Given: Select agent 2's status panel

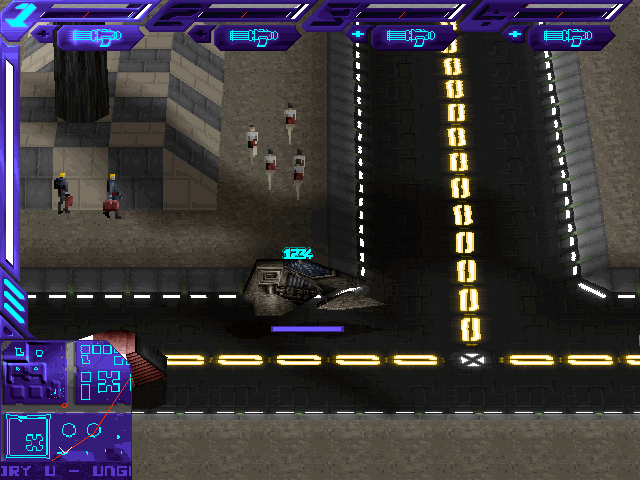Looking at the screenshot, I should 237,11.
